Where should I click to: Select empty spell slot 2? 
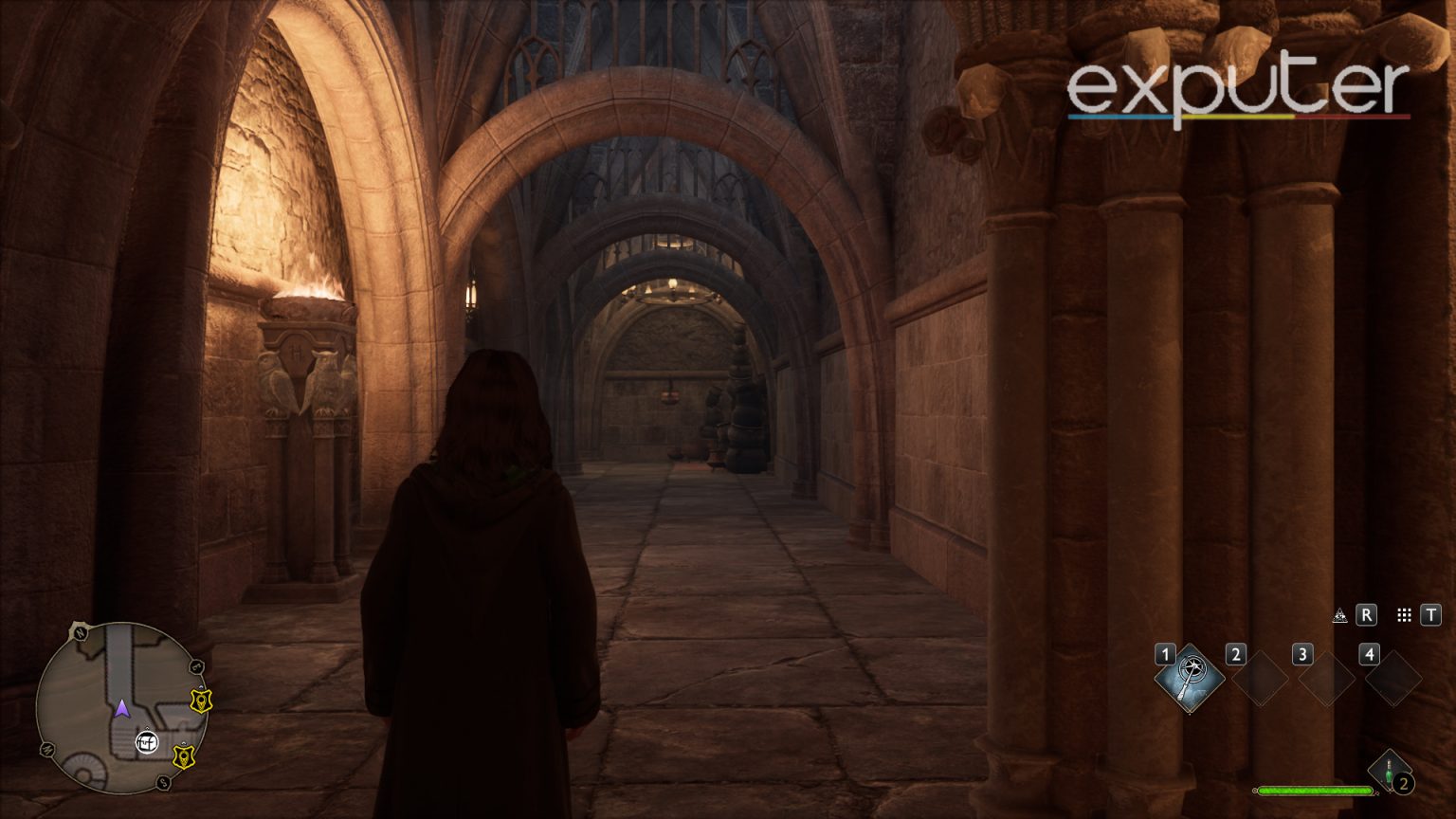(1260, 681)
